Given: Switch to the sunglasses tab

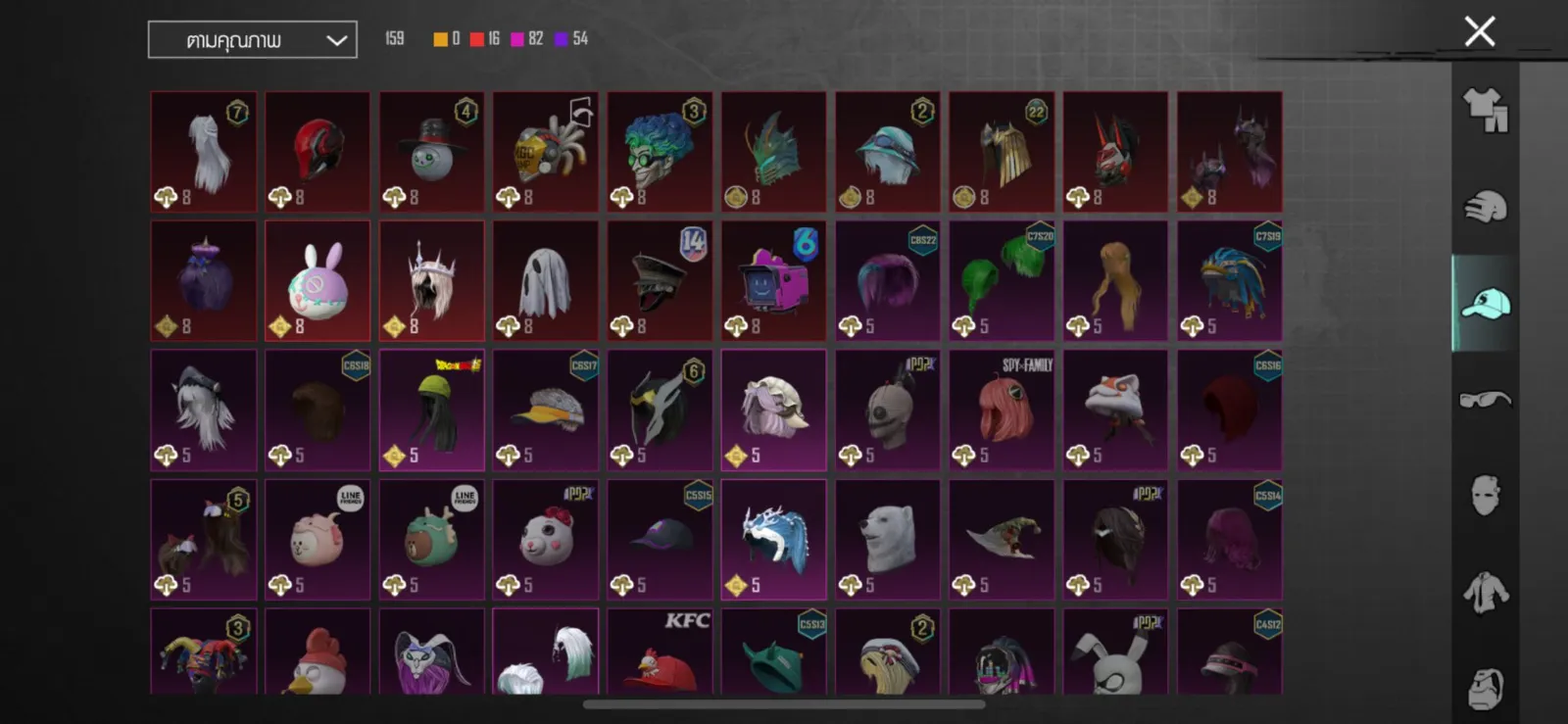Looking at the screenshot, I should pos(1485,399).
